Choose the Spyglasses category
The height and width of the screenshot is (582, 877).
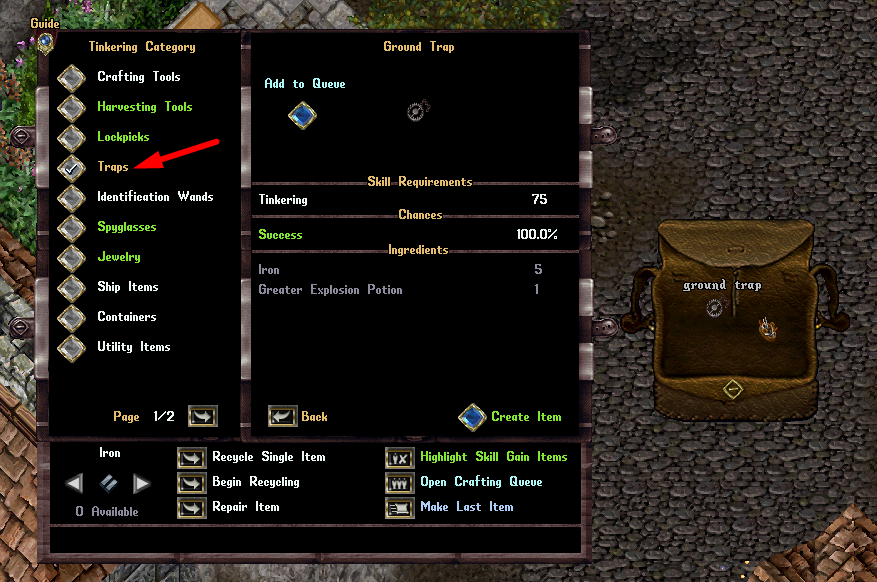click(71, 228)
